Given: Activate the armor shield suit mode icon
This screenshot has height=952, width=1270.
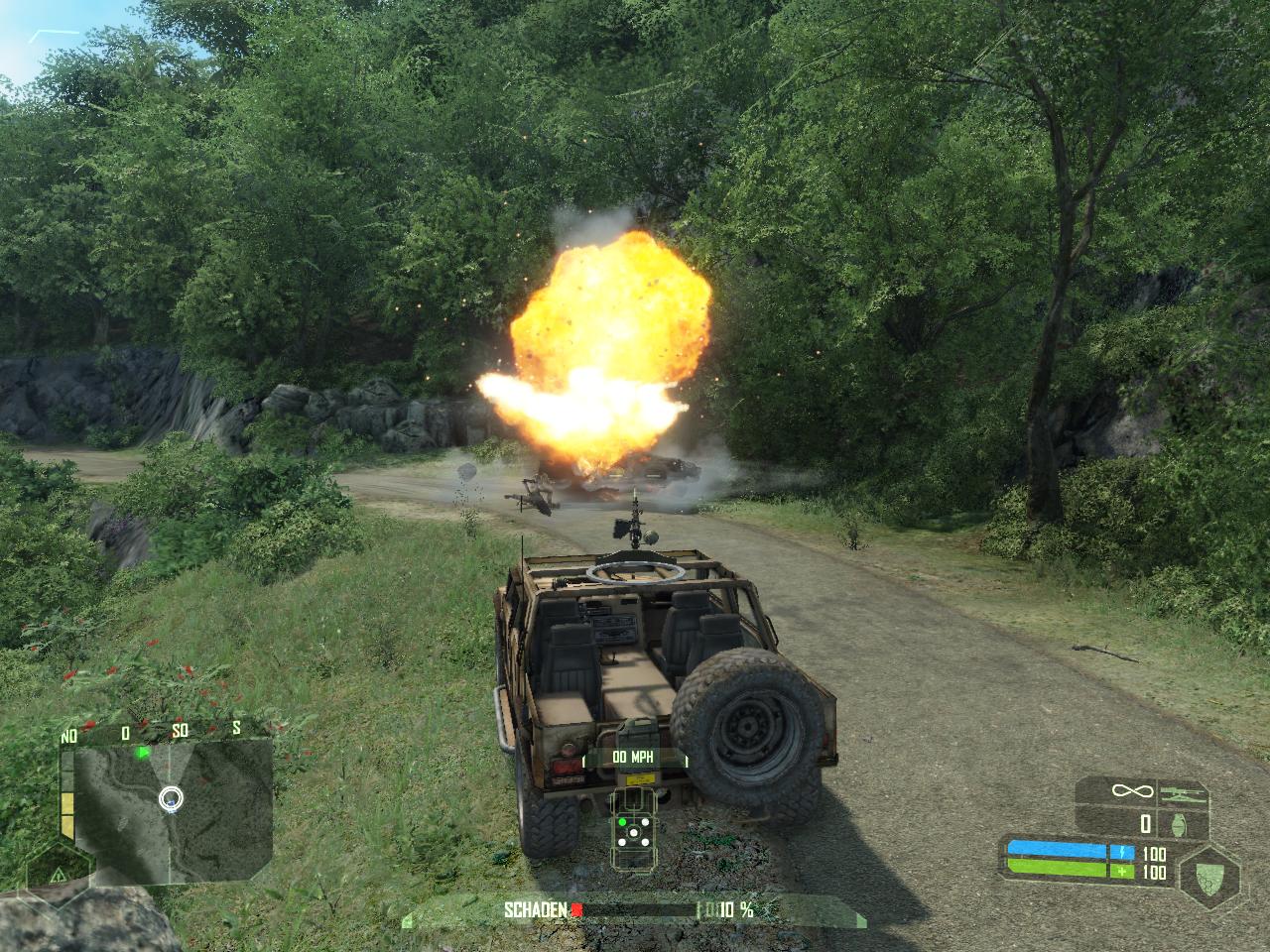Looking at the screenshot, I should click(x=1209, y=874).
